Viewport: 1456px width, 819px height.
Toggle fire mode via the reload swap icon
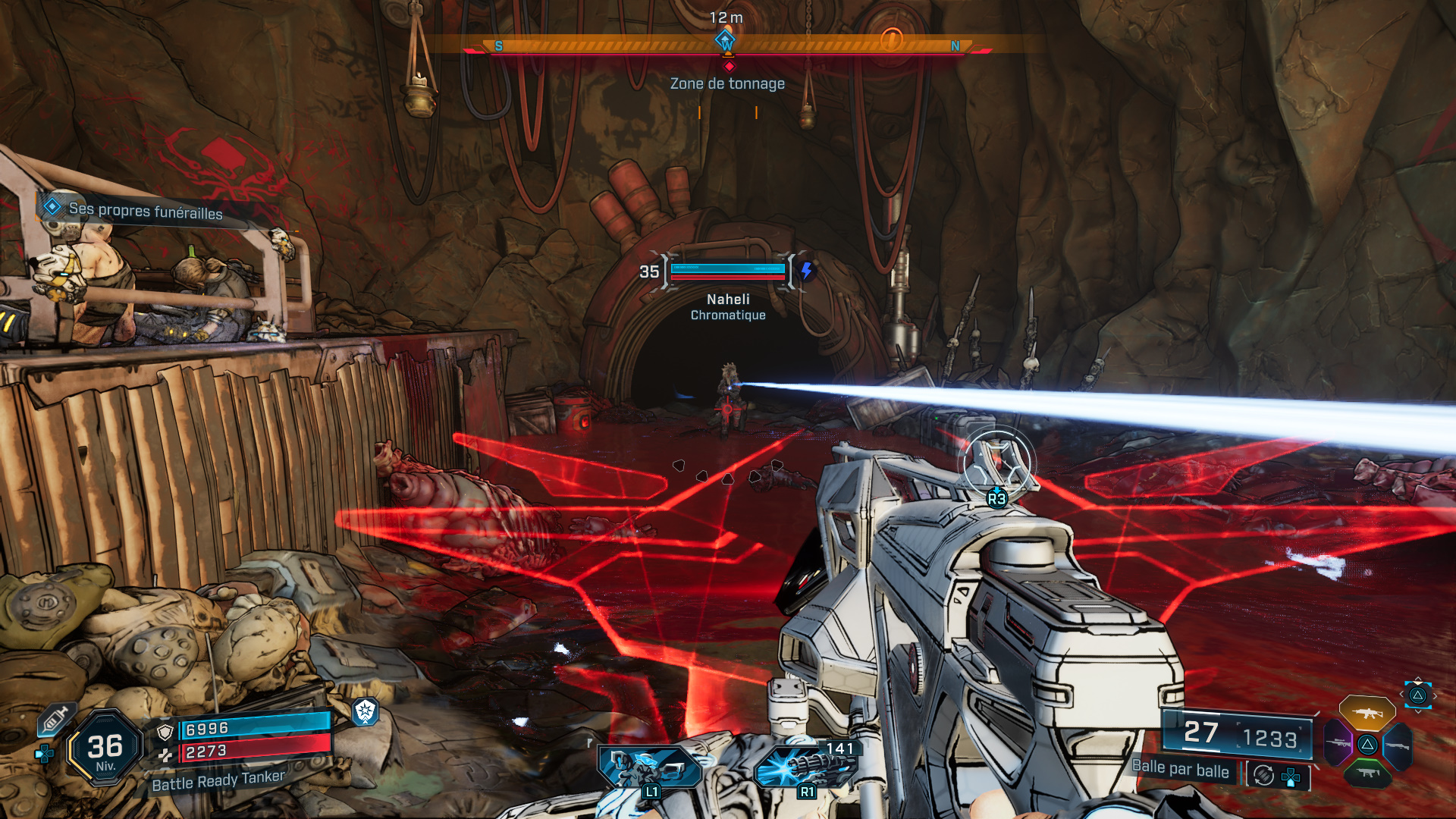[1263, 774]
